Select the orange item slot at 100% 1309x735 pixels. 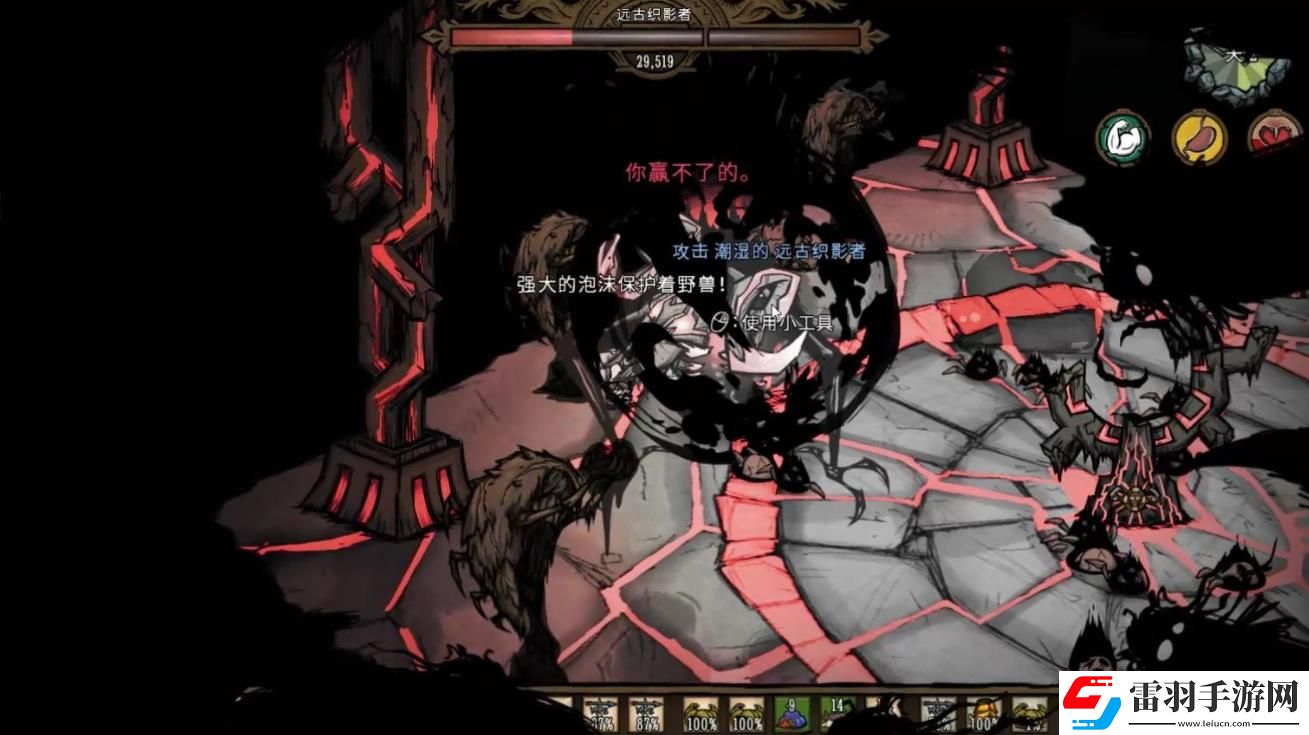point(984,714)
